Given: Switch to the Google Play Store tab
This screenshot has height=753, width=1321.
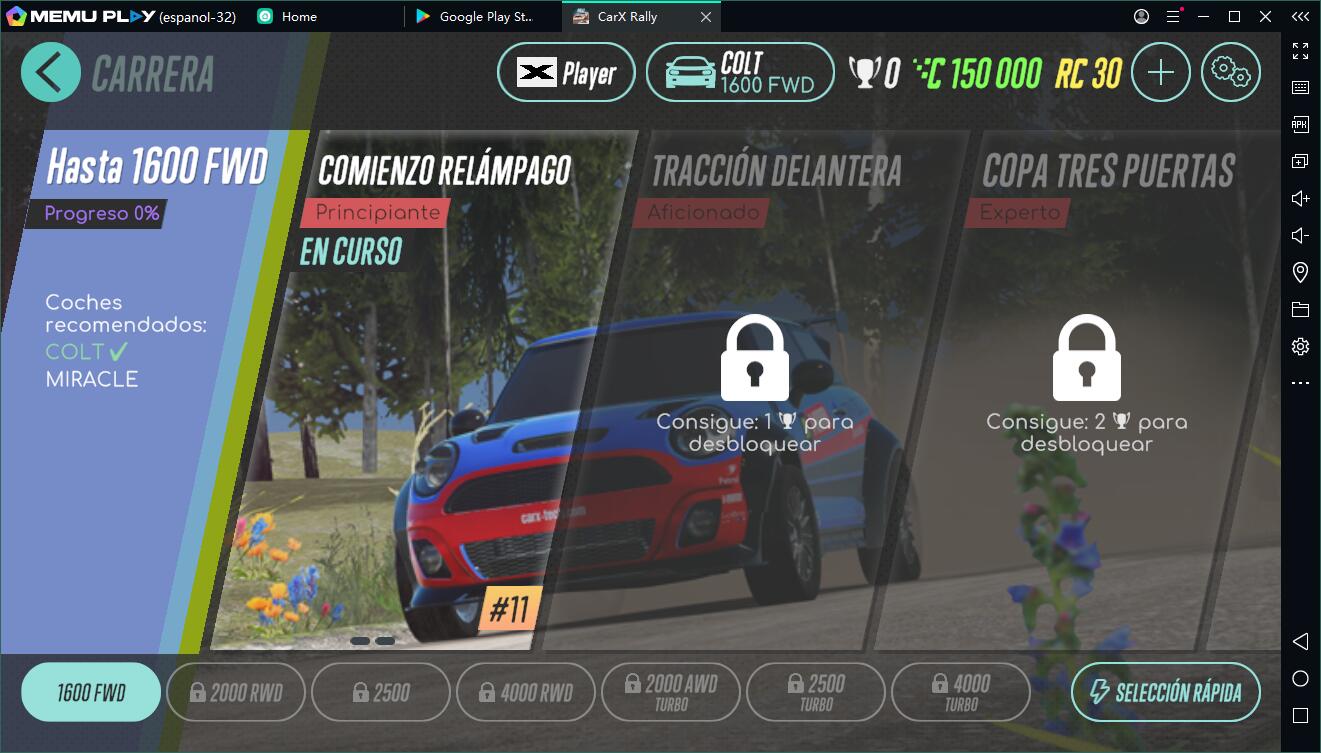Looking at the screenshot, I should coord(483,16).
